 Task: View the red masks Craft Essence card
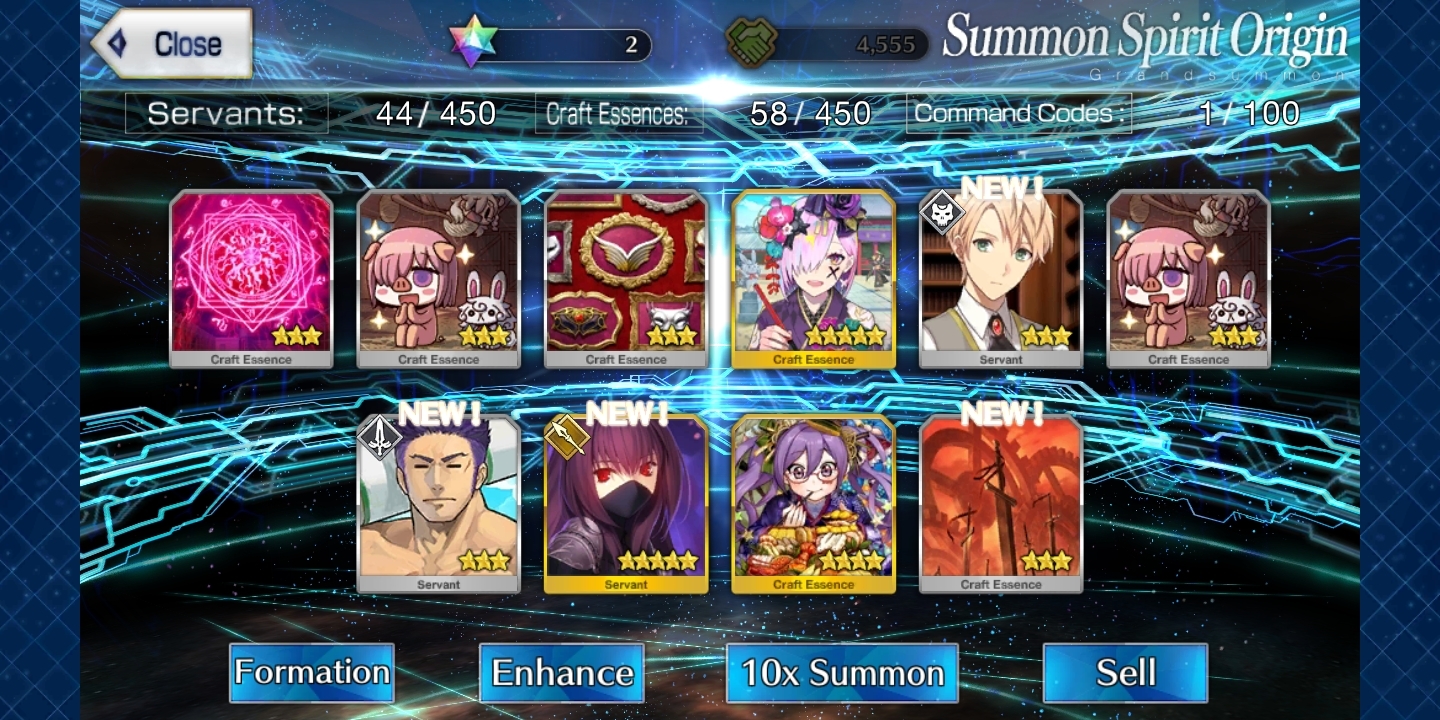(626, 278)
